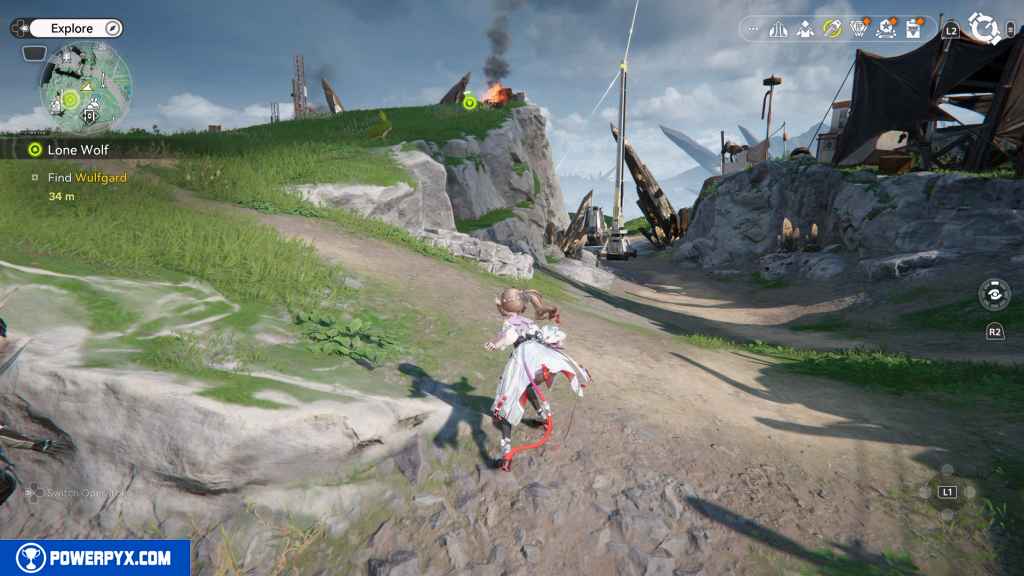This screenshot has height=576, width=1024.
Task: Open the operator figure icon menu
Action: coord(804,29)
